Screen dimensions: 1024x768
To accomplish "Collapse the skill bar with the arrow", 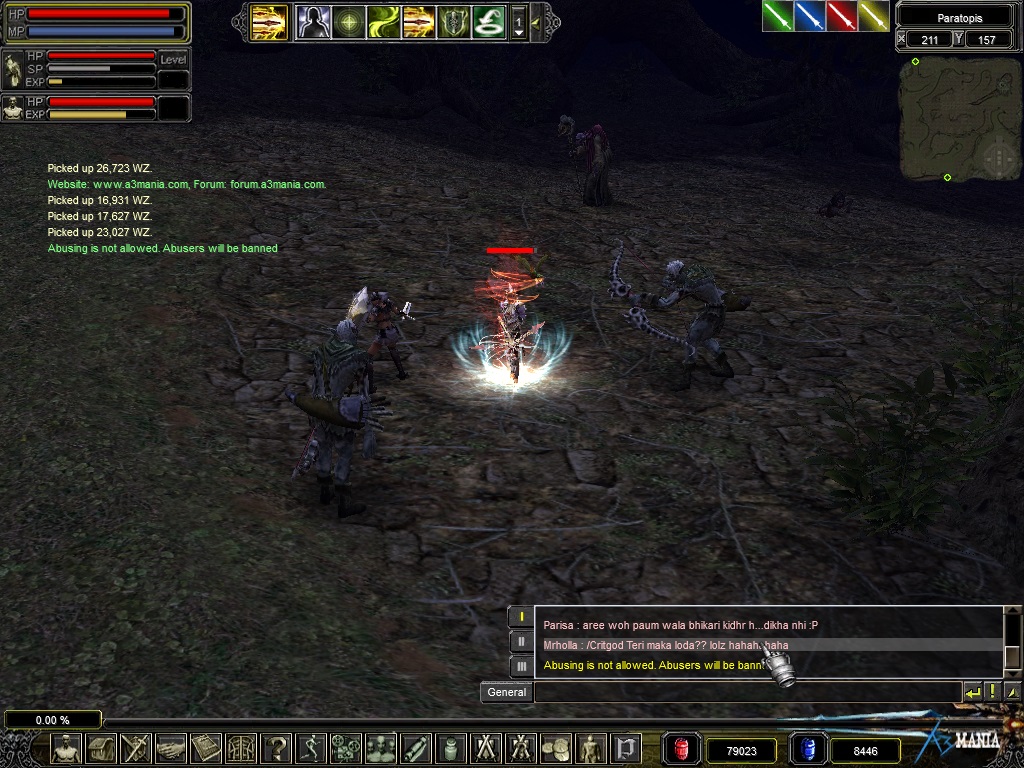I will coord(537,22).
